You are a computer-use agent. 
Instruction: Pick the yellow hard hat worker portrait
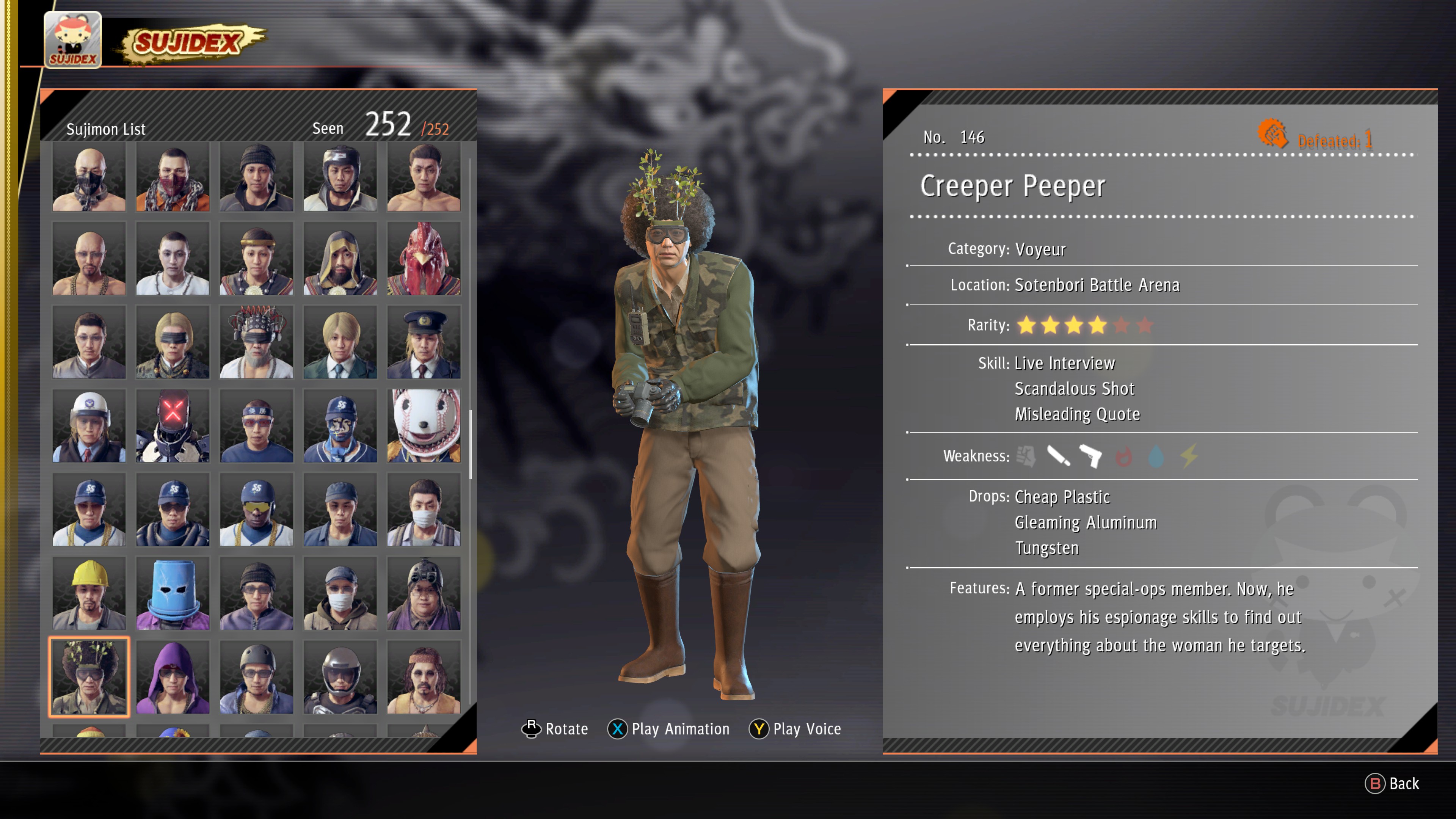click(89, 593)
